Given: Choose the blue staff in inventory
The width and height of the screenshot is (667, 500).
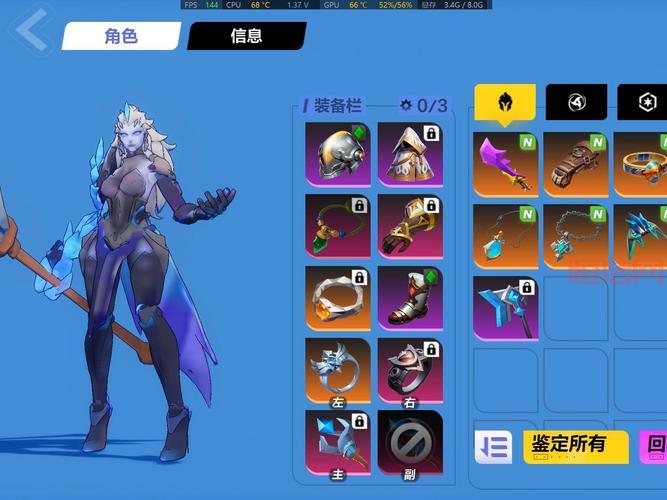Looking at the screenshot, I should [x=506, y=308].
